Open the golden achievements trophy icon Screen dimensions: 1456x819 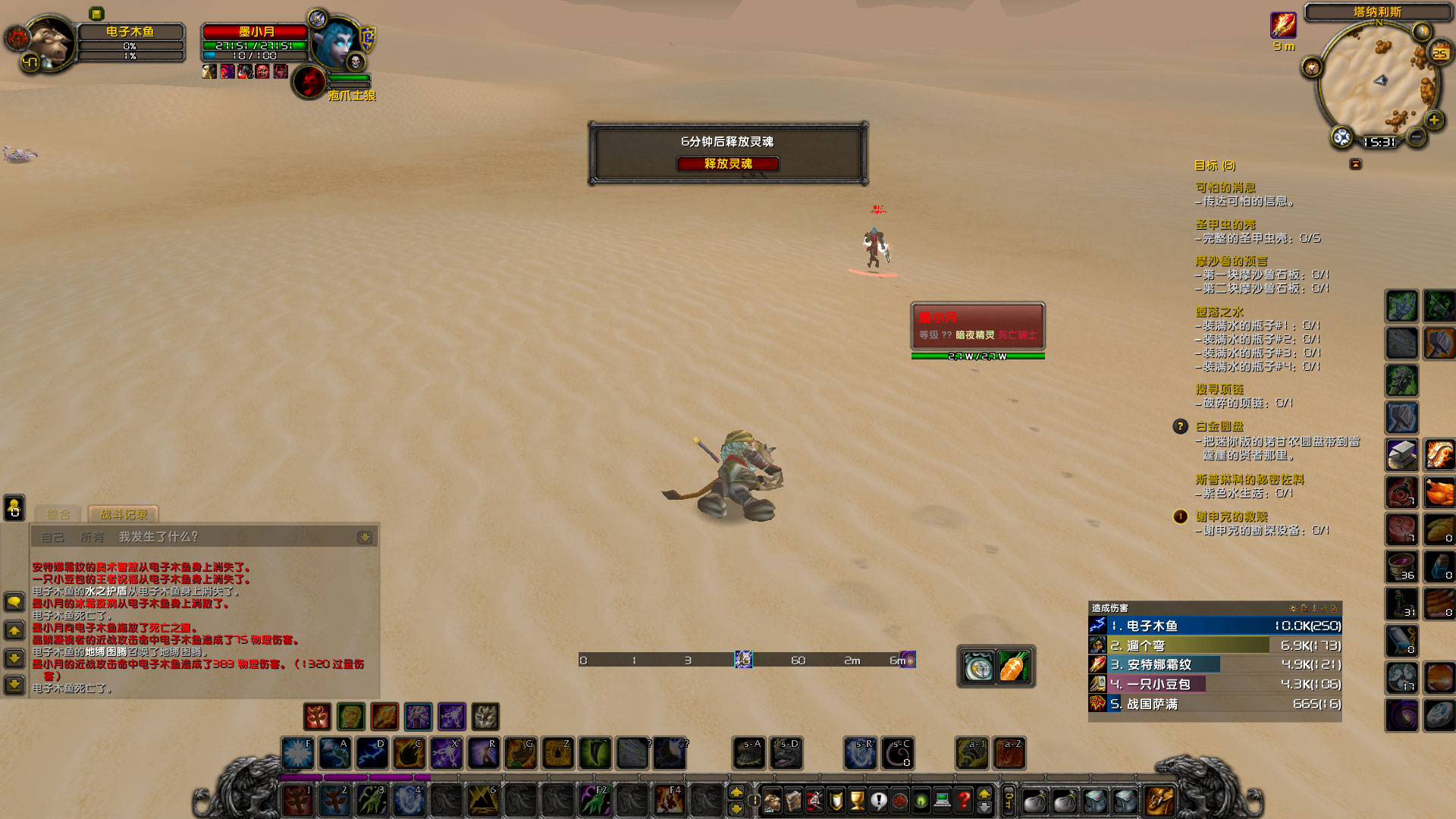(x=858, y=800)
